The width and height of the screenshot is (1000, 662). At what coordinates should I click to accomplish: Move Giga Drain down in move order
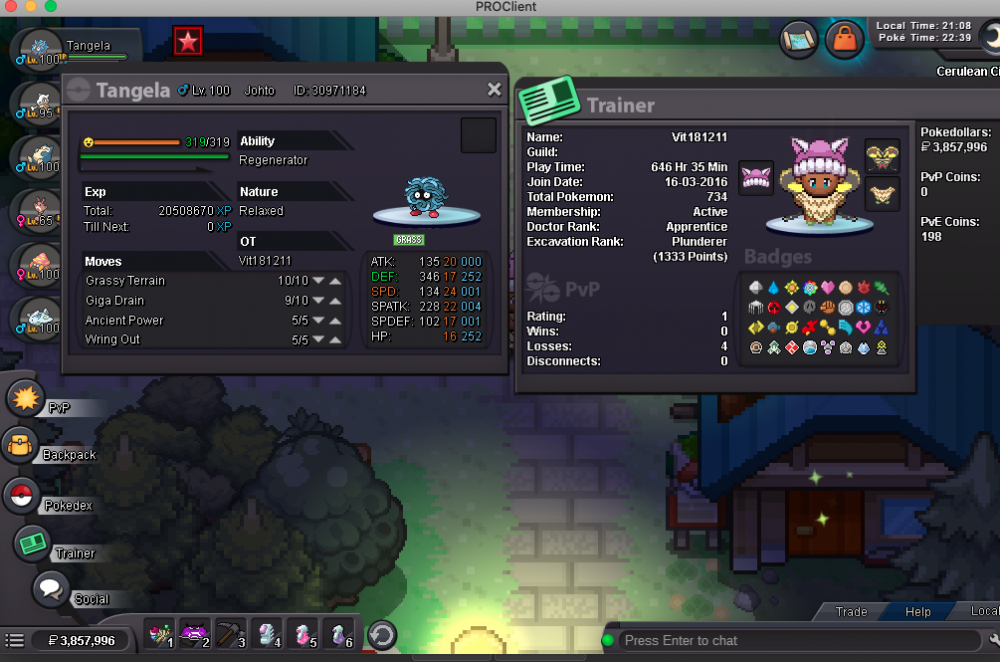click(318, 301)
